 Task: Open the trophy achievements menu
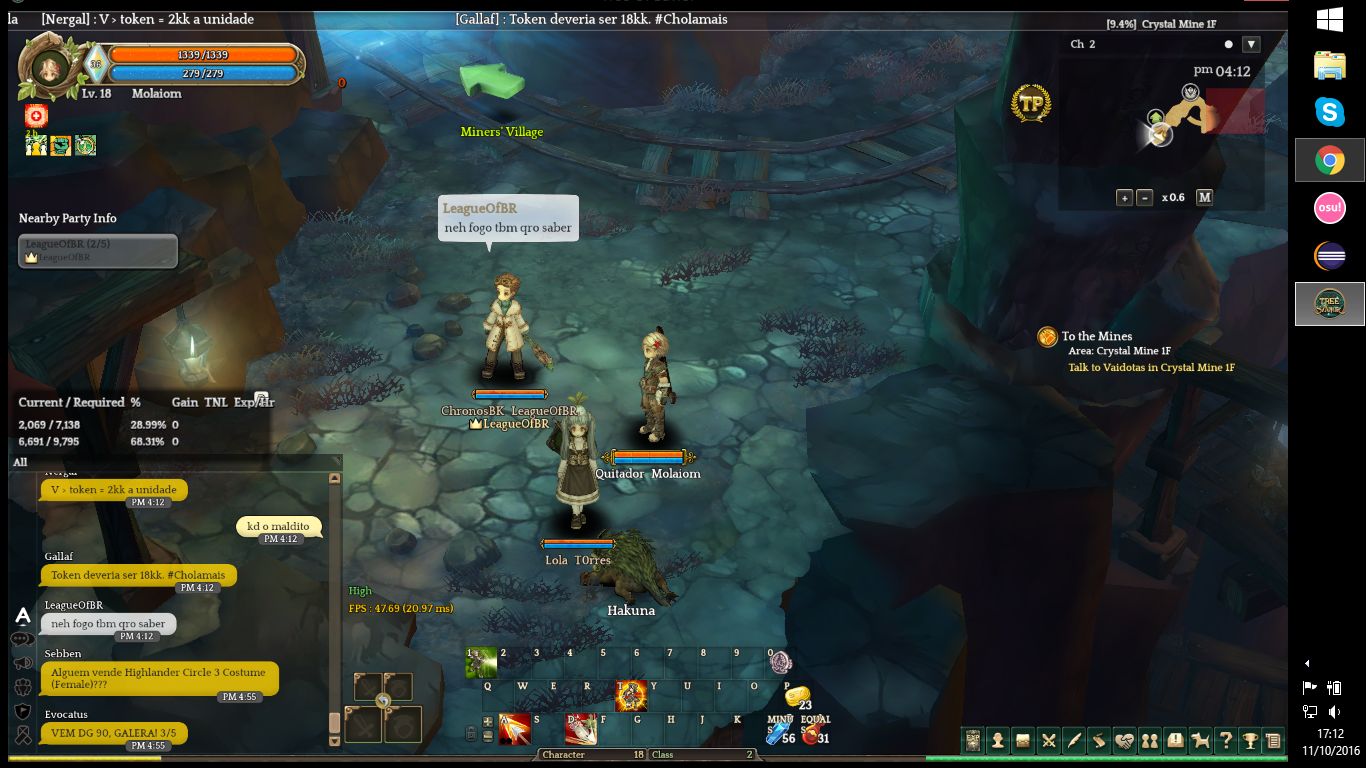1249,741
